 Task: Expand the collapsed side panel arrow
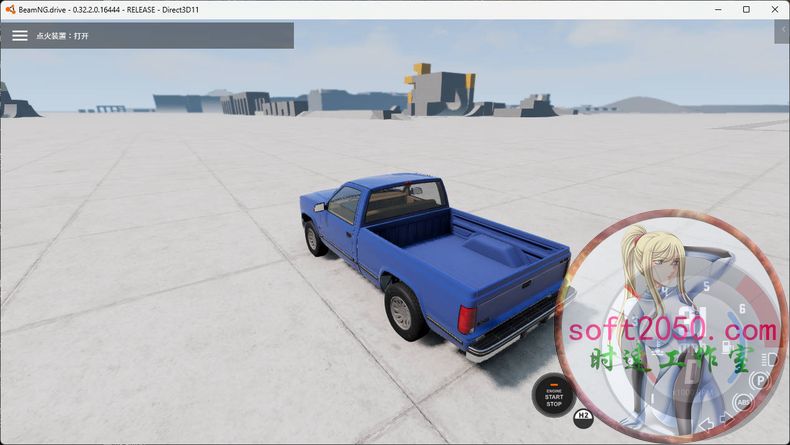click(781, 33)
